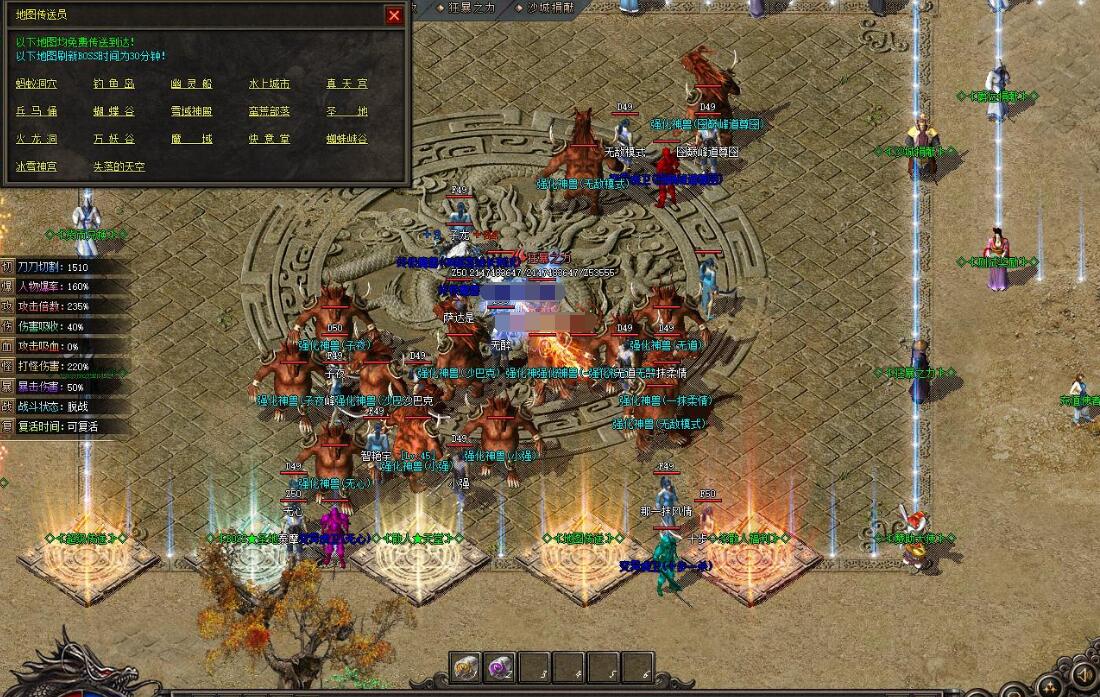This screenshot has height=697, width=1100.
Task: Travel to 魔域
Action: (x=191, y=139)
